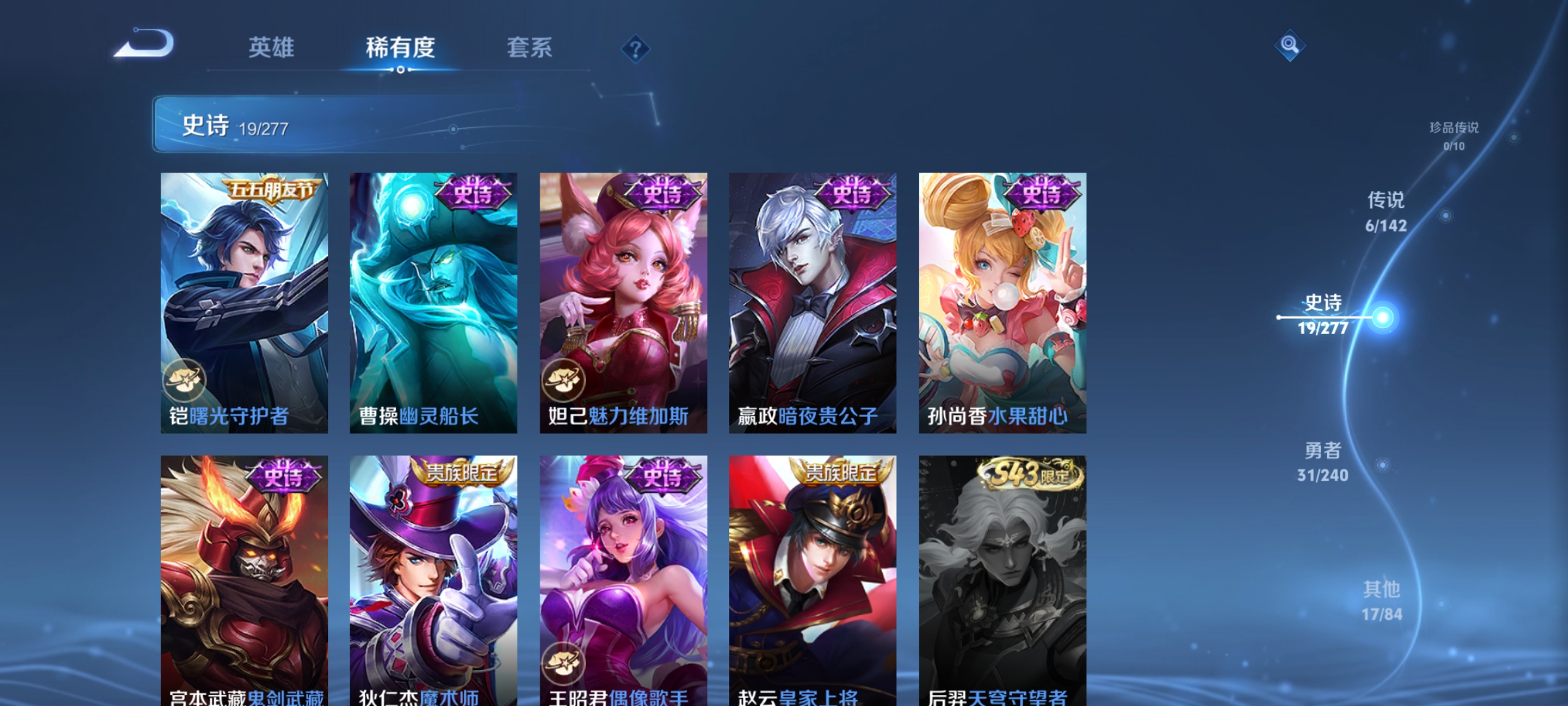Open search via the magnifier icon

(x=1290, y=44)
